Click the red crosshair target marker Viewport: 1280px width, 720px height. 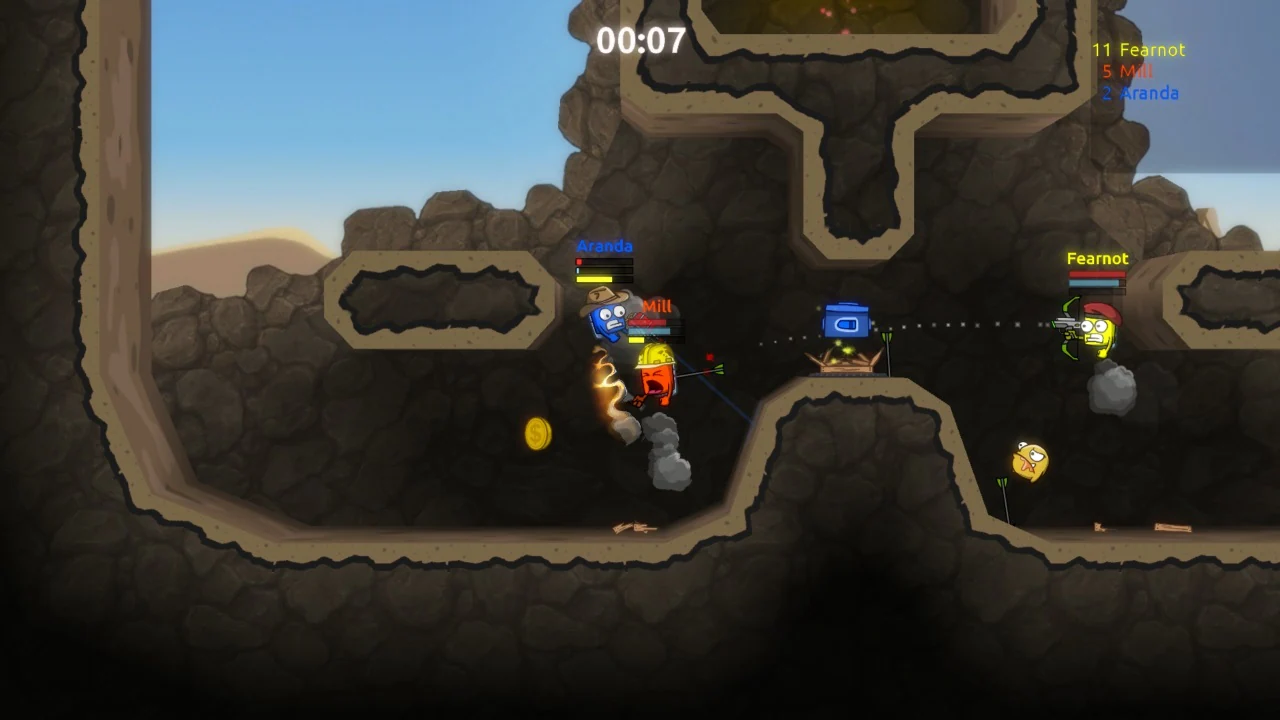click(712, 357)
